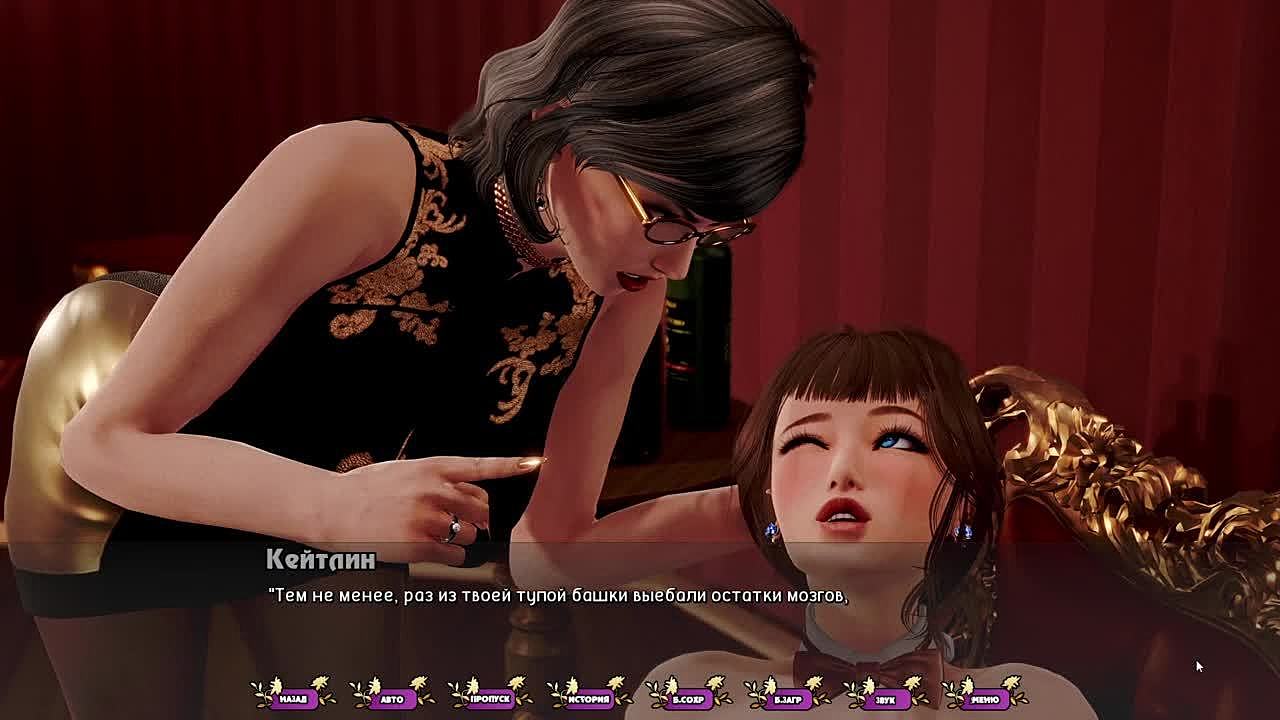Open the МЕНЮ game menu

pos(984,699)
